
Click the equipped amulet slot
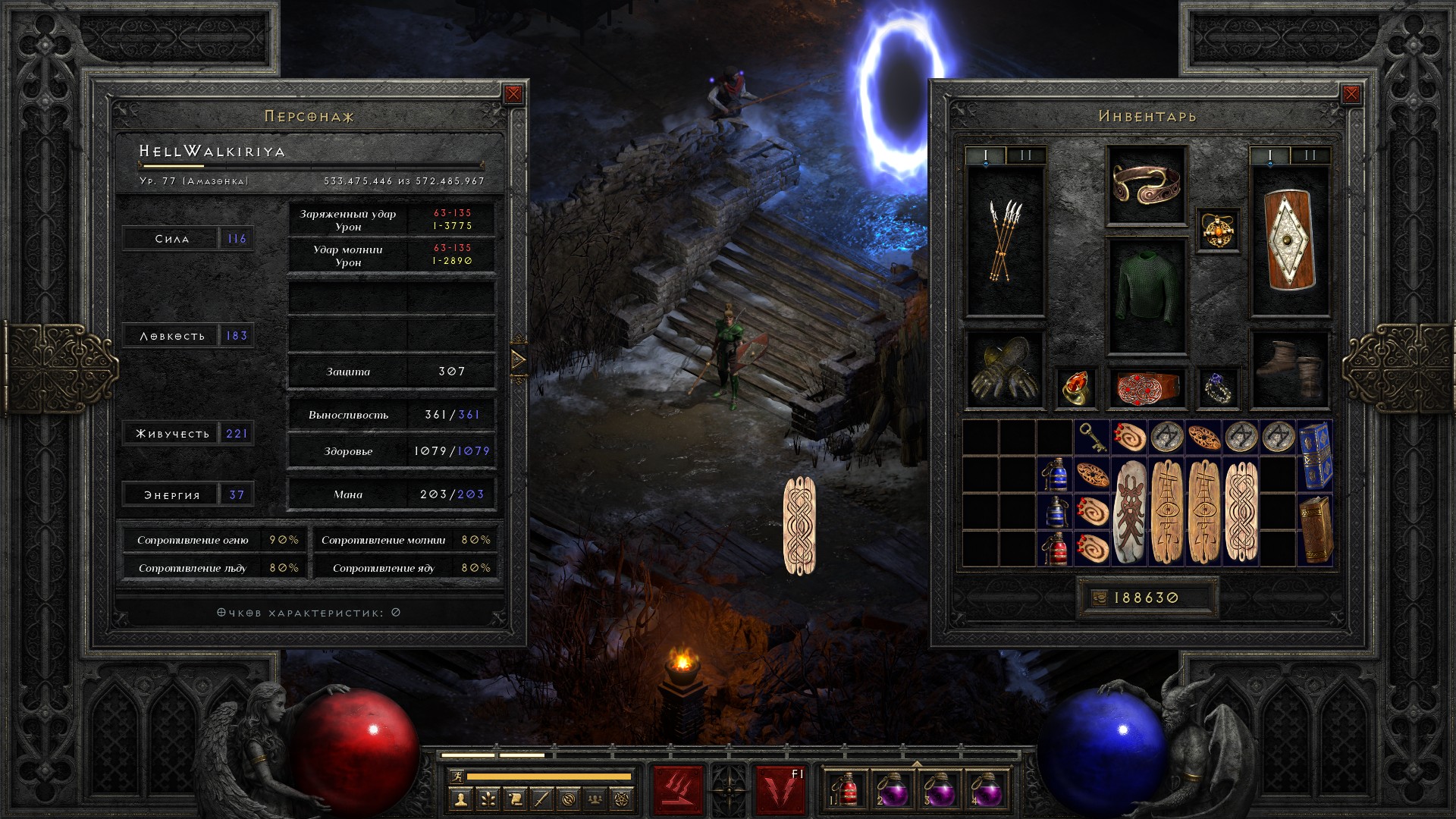(1218, 229)
